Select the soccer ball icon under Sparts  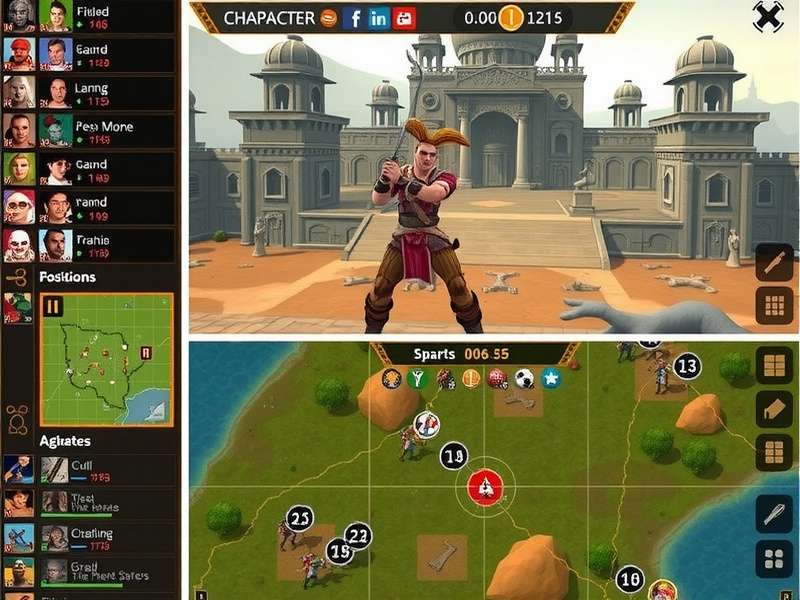pyautogui.click(x=524, y=379)
